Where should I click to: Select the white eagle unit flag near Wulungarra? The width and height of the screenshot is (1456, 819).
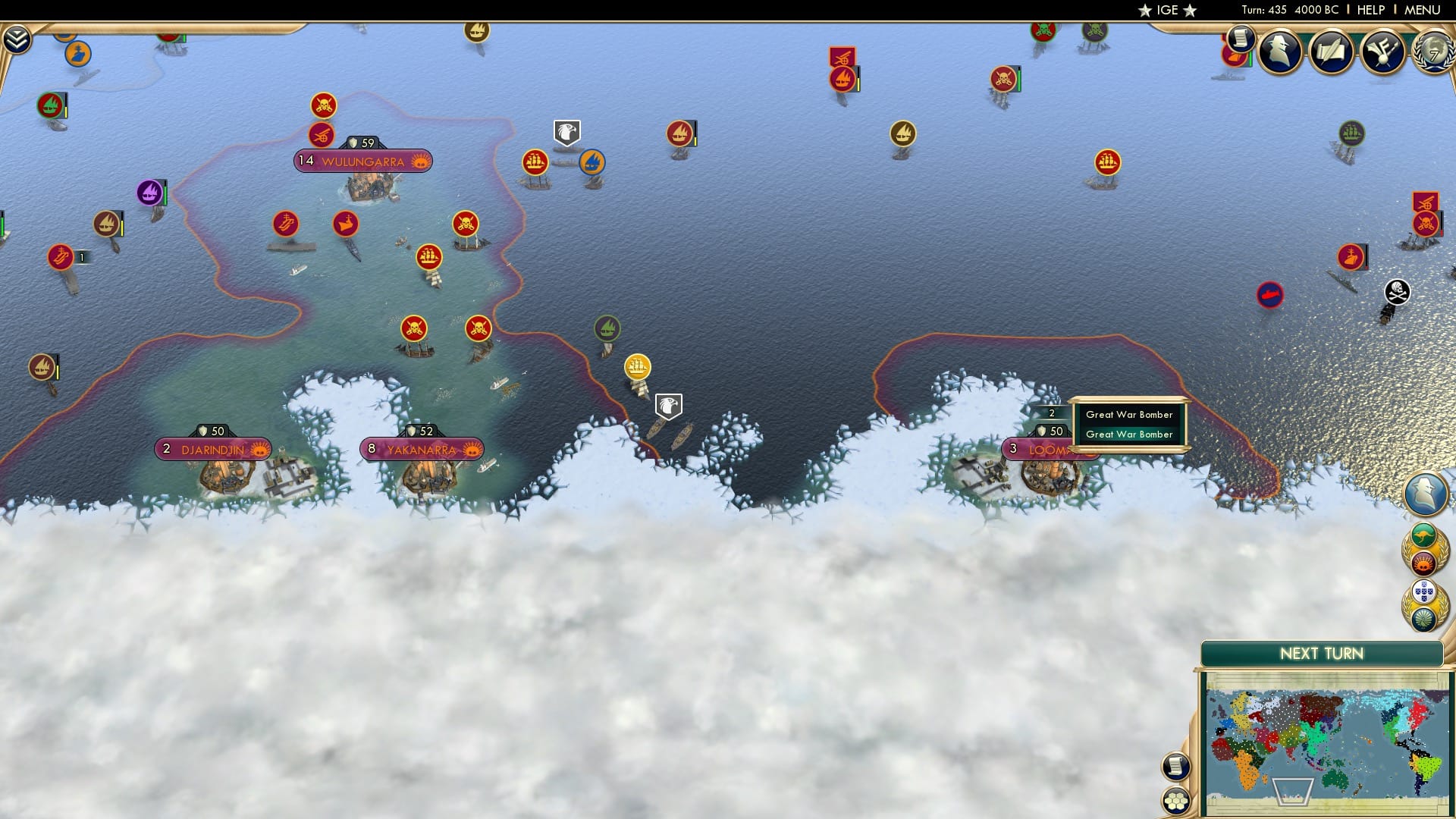(566, 131)
